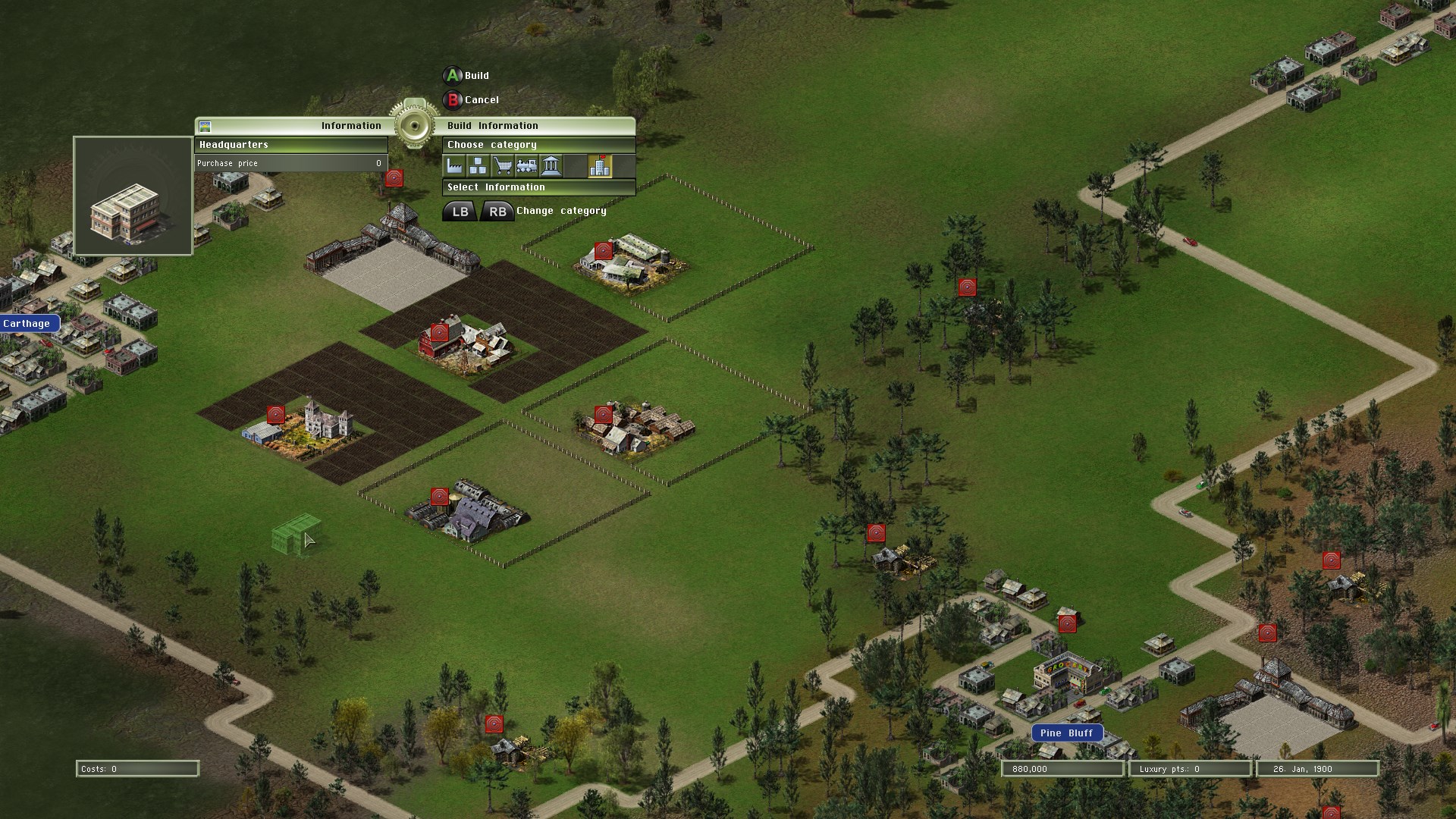Image resolution: width=1456 pixels, height=819 pixels.
Task: Click the landscape icon on Information bar
Action: click(205, 127)
